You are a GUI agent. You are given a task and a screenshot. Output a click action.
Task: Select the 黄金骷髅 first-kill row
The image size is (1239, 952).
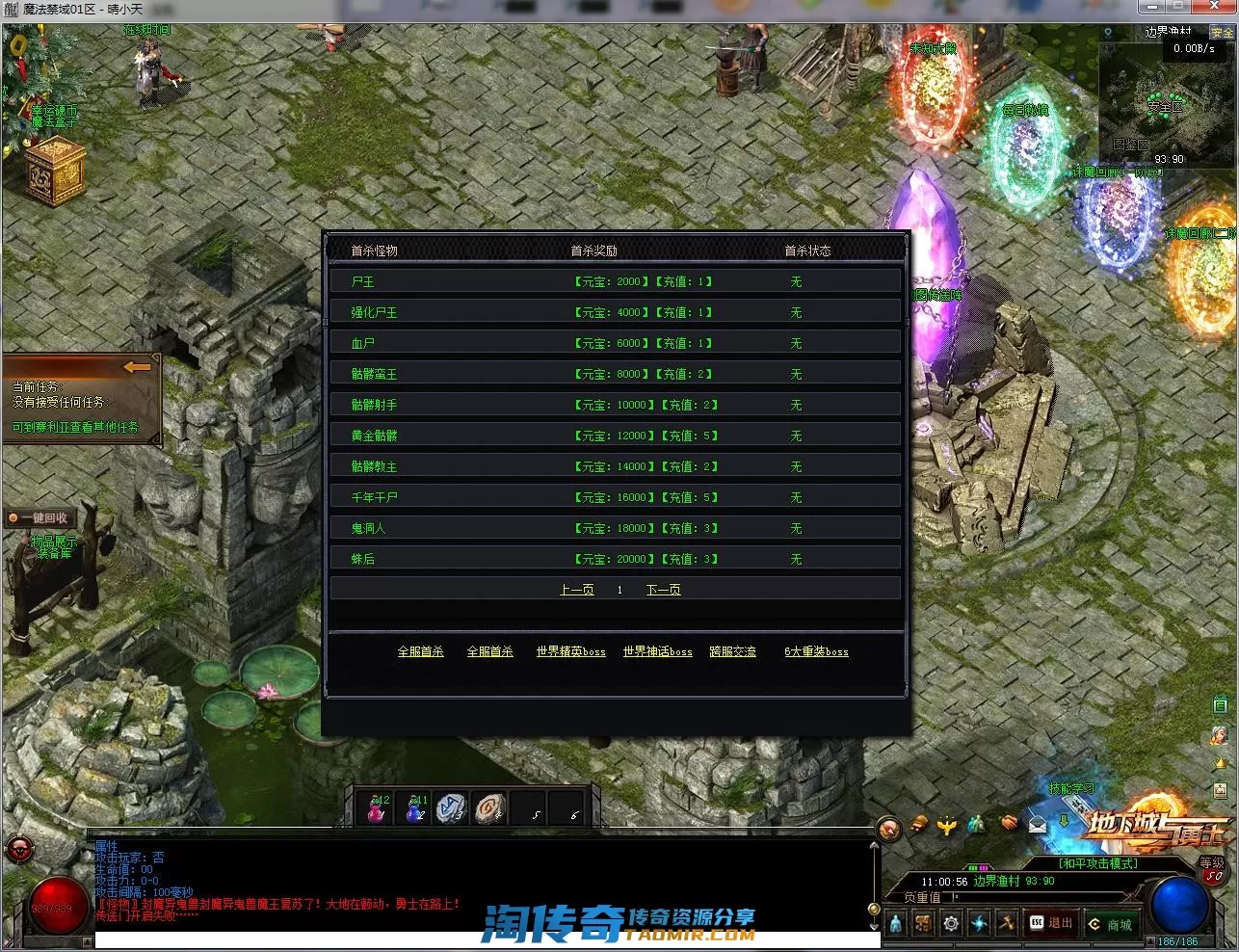point(615,436)
